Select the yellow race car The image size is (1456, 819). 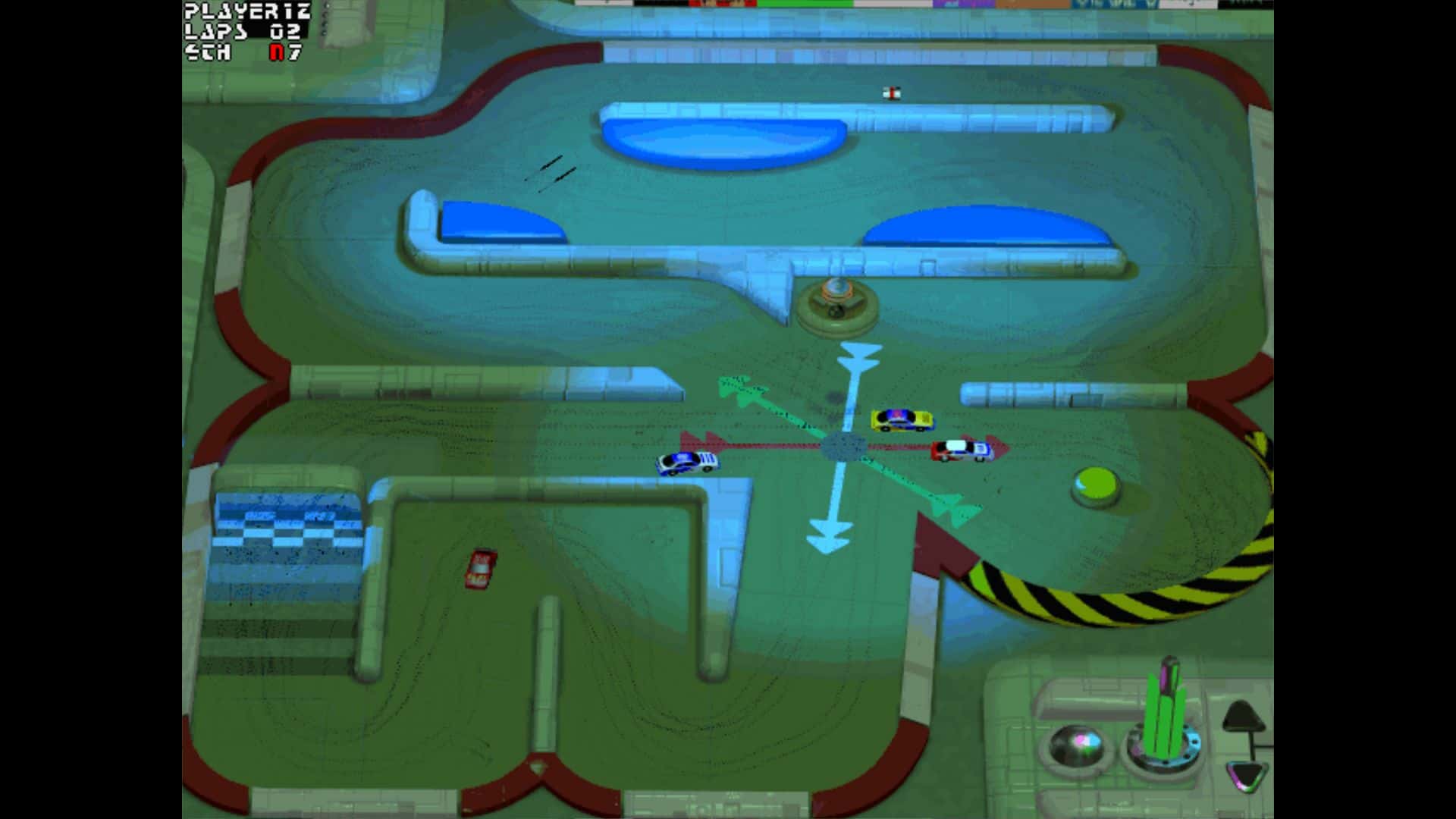902,421
